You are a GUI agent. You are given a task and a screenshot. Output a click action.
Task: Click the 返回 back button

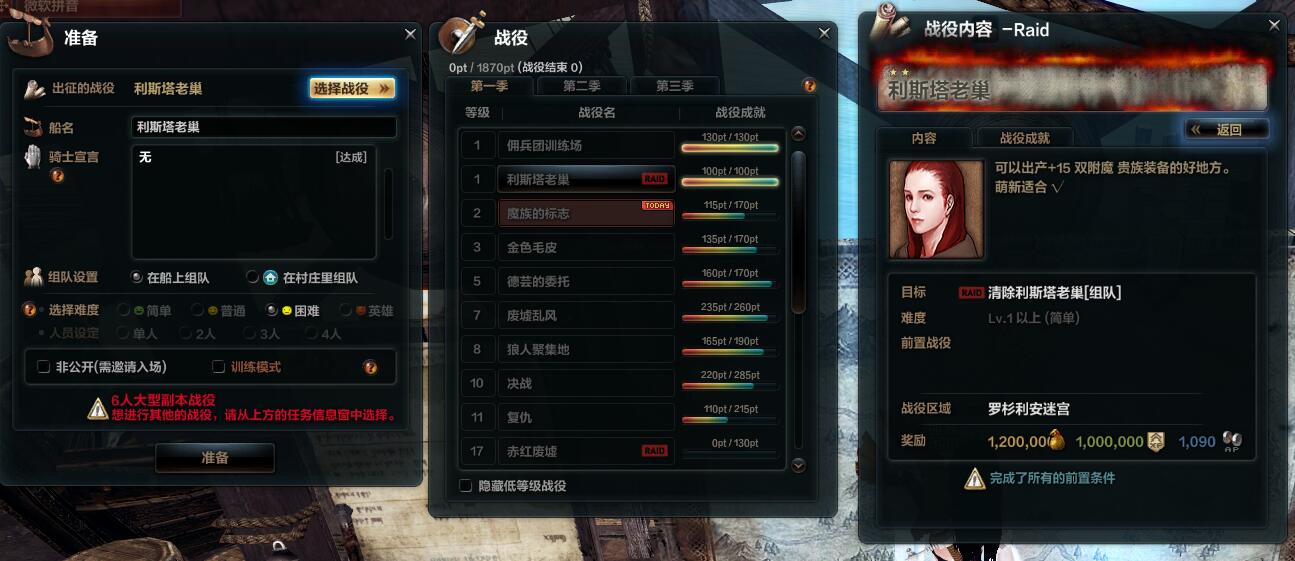(x=1227, y=129)
